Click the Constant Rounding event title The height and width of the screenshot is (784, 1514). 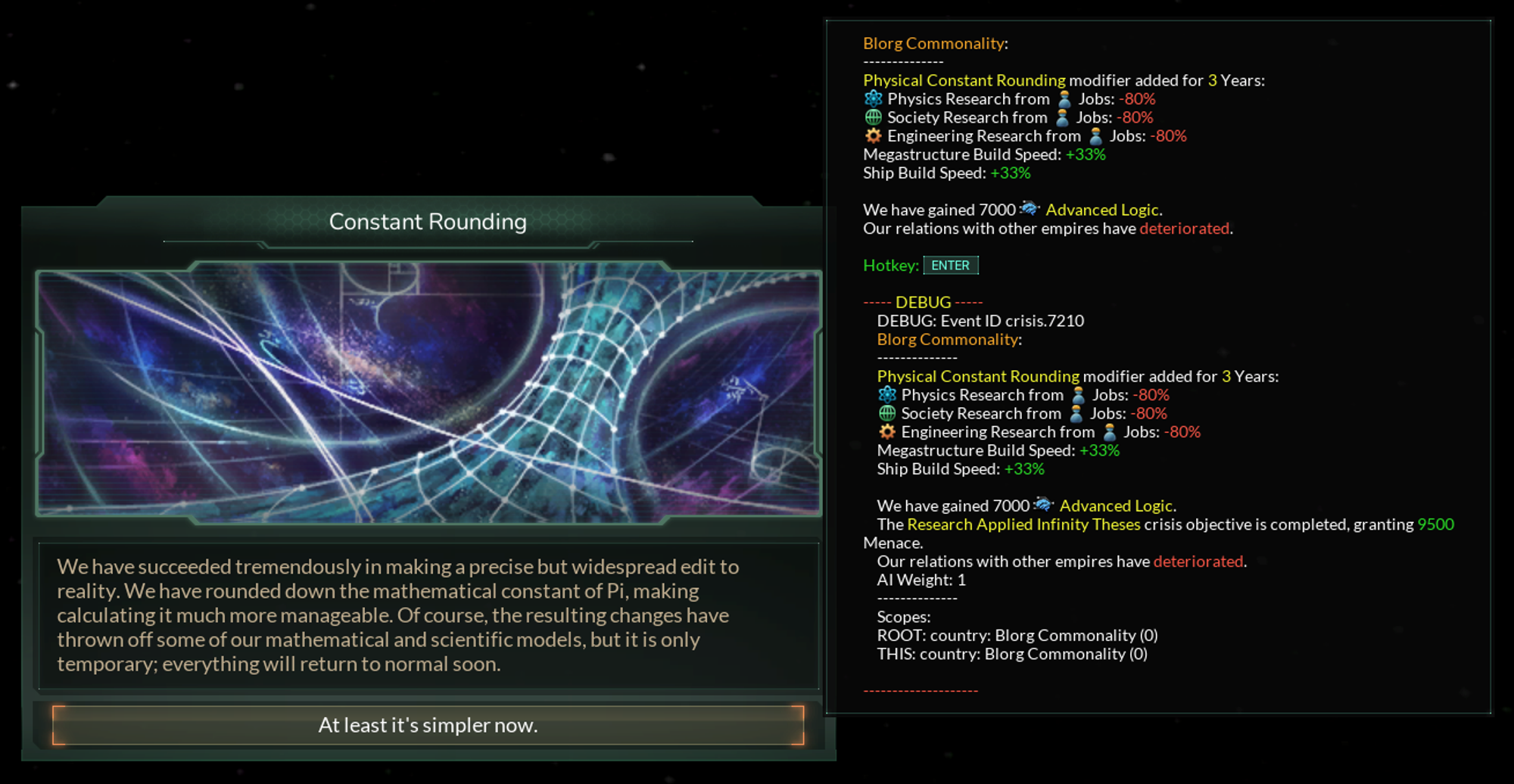(428, 222)
